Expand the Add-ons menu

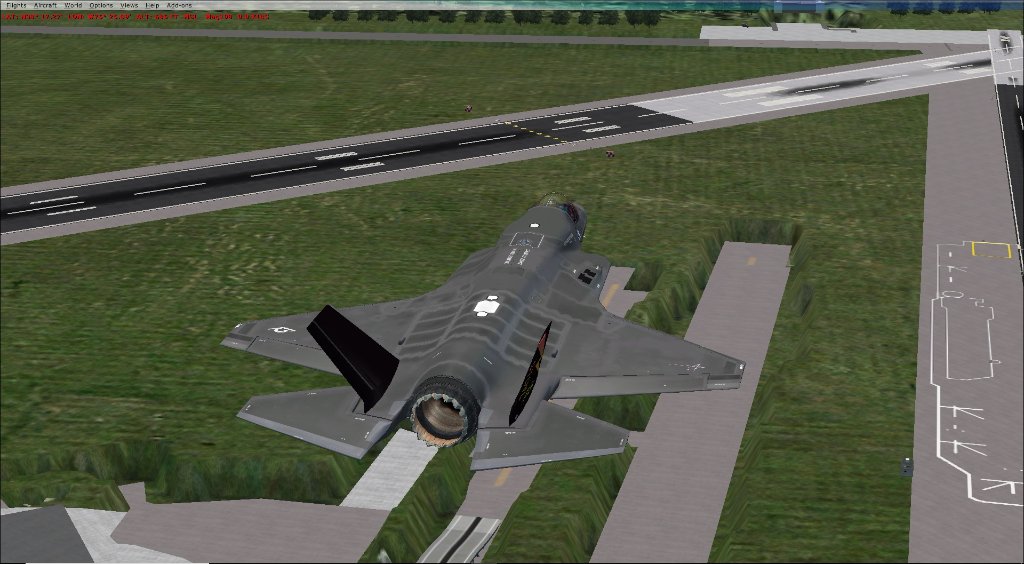pyautogui.click(x=179, y=5)
